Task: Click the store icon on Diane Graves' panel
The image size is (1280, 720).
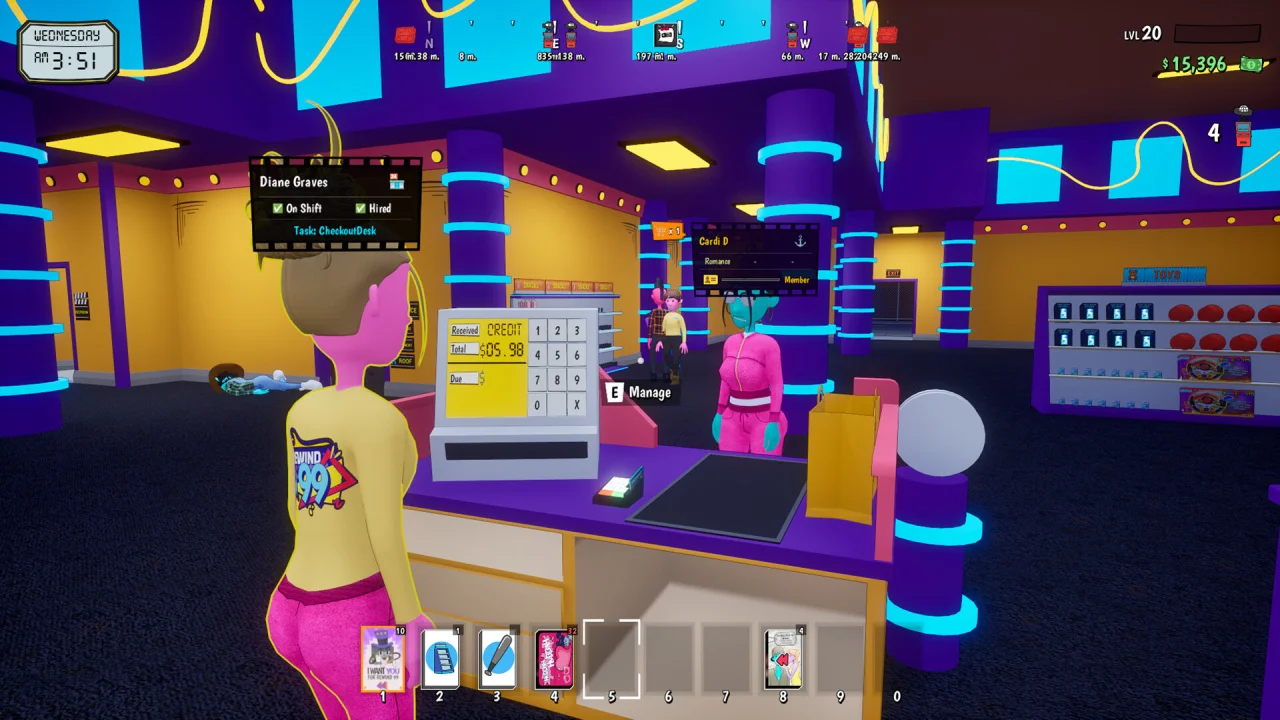Action: pos(396,182)
